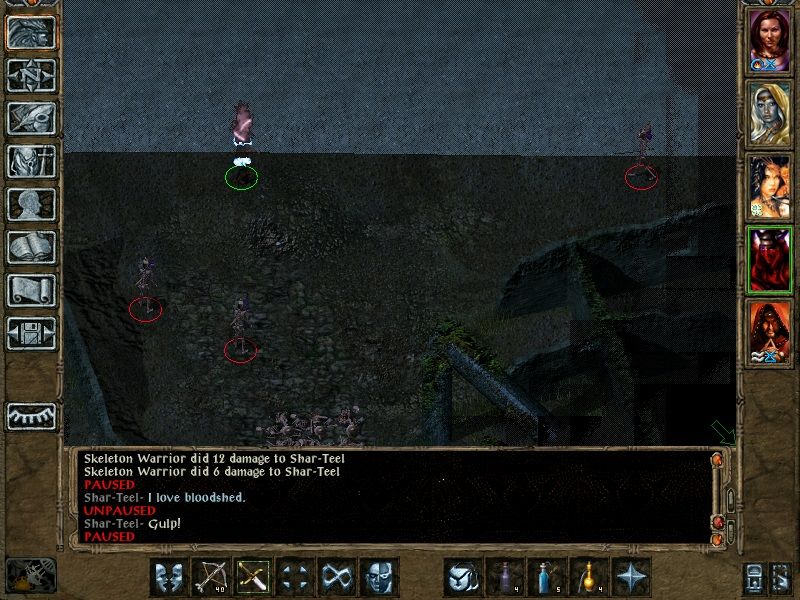
Task: Open the mage spellbook button
Action: pyautogui.click(x=31, y=247)
